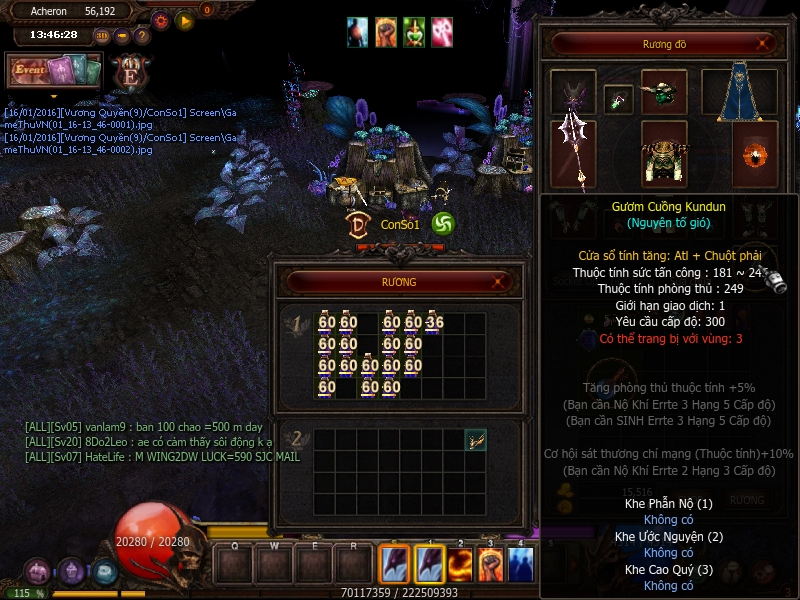Image resolution: width=800 pixels, height=600 pixels.
Task: Click the green swirl icon beside ConSo1
Action: pyautogui.click(x=443, y=224)
